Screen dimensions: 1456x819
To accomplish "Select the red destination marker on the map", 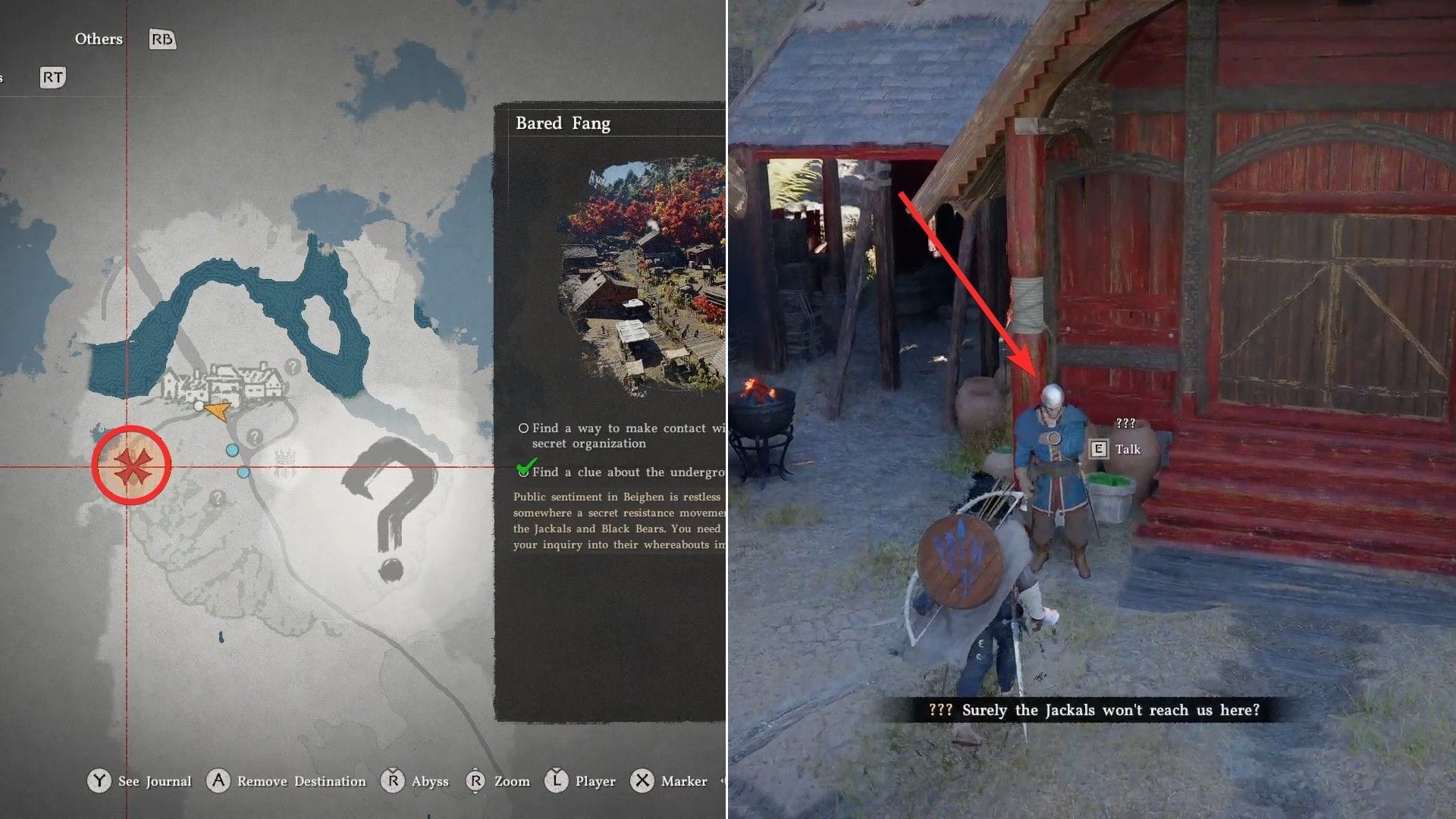I will point(131,466).
